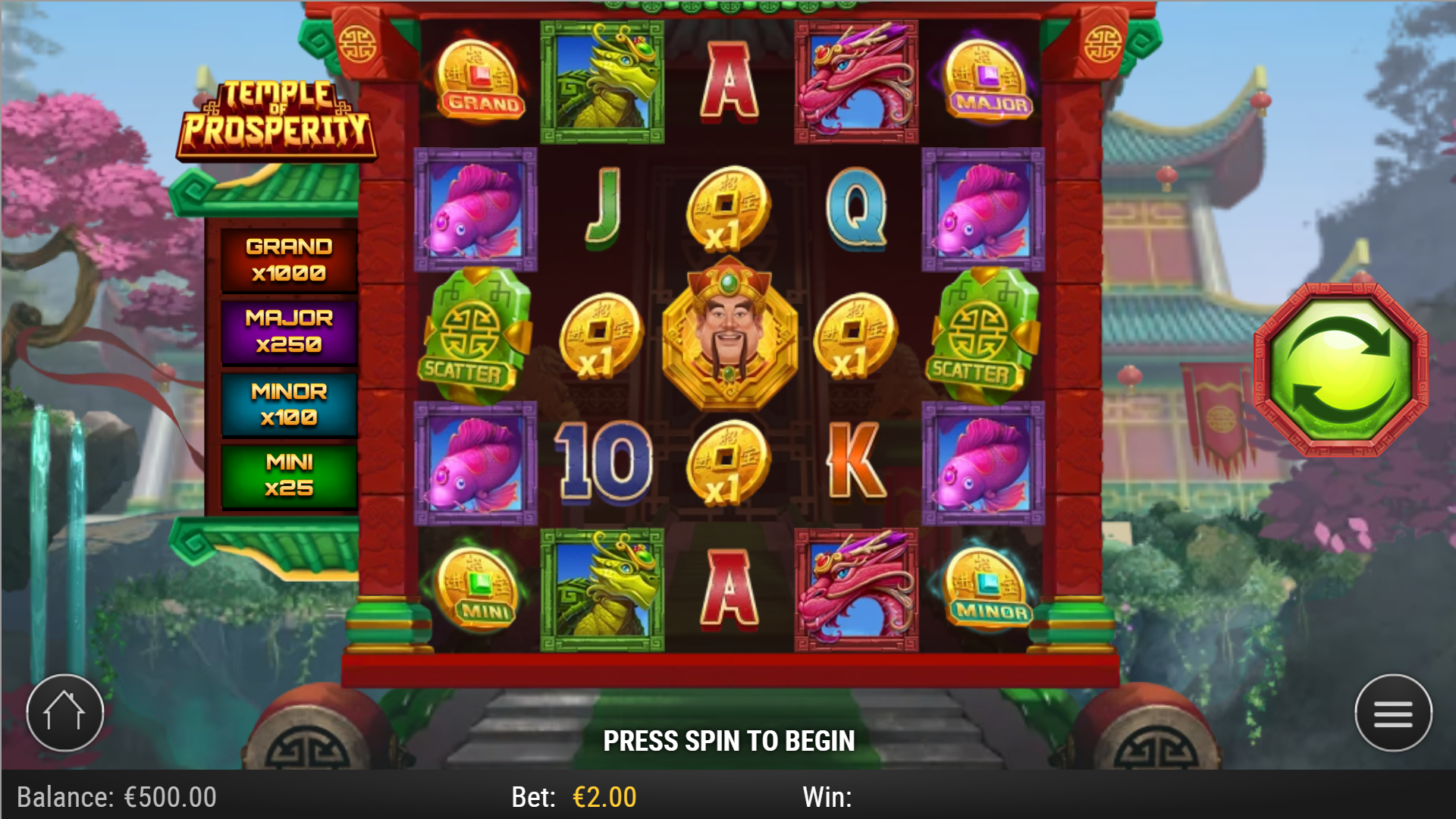
Task: Click the MINI x25 jackpot panel
Action: tap(289, 476)
